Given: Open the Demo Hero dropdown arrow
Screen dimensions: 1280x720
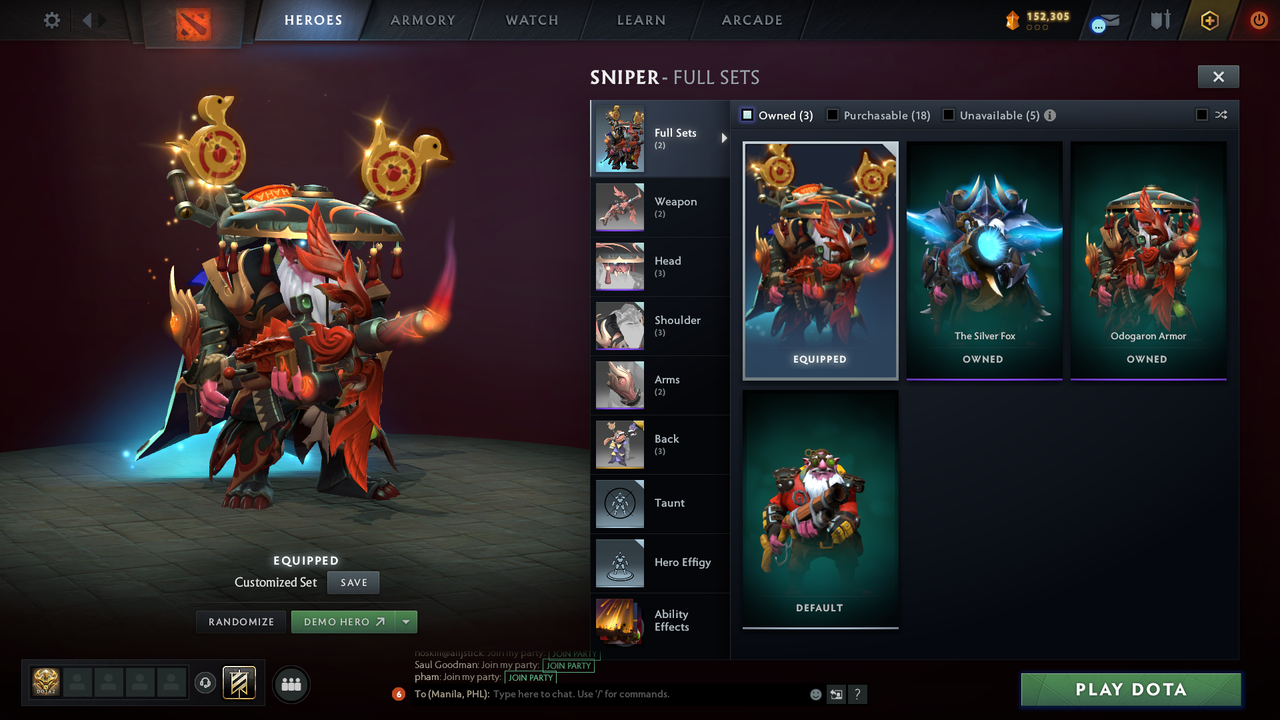Looking at the screenshot, I should click(x=407, y=621).
